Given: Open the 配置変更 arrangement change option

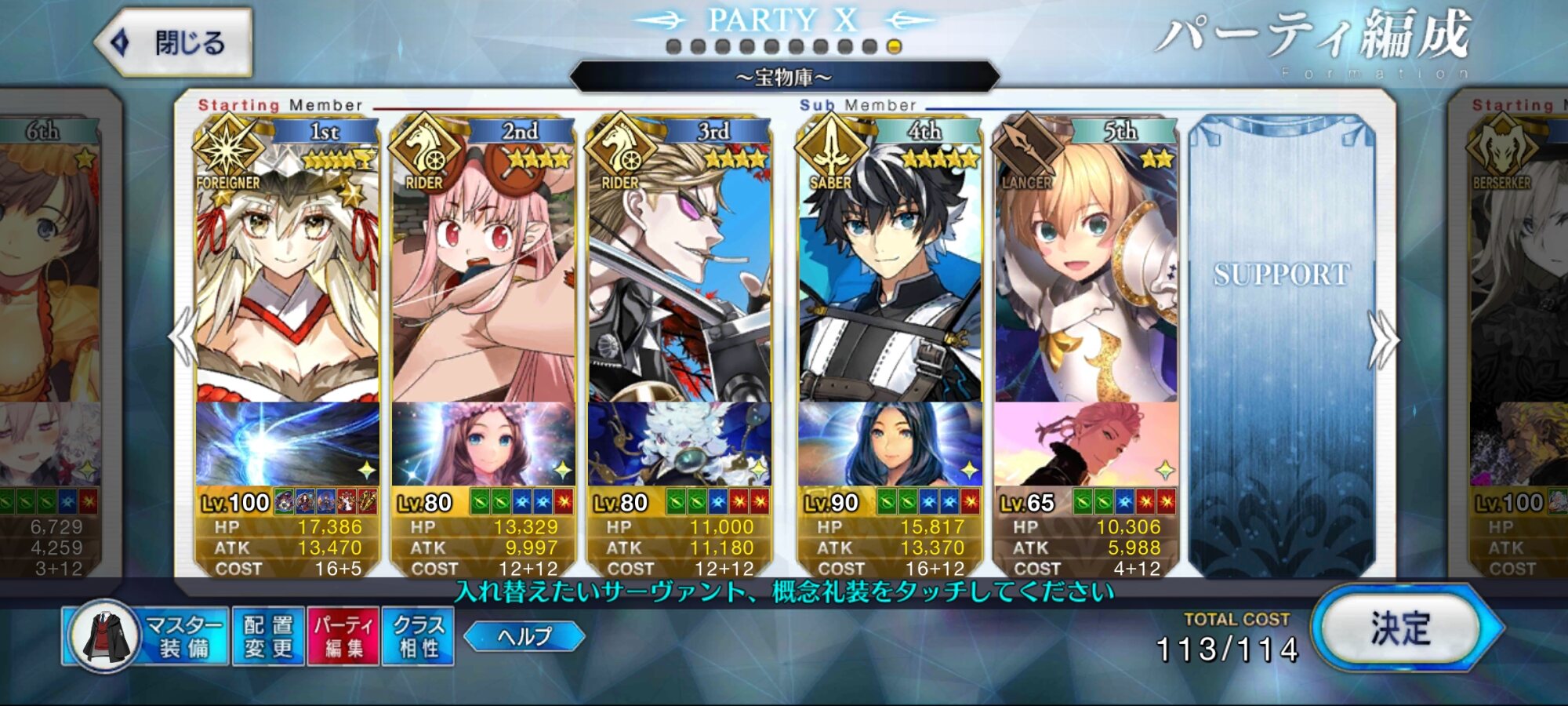Looking at the screenshot, I should [268, 636].
